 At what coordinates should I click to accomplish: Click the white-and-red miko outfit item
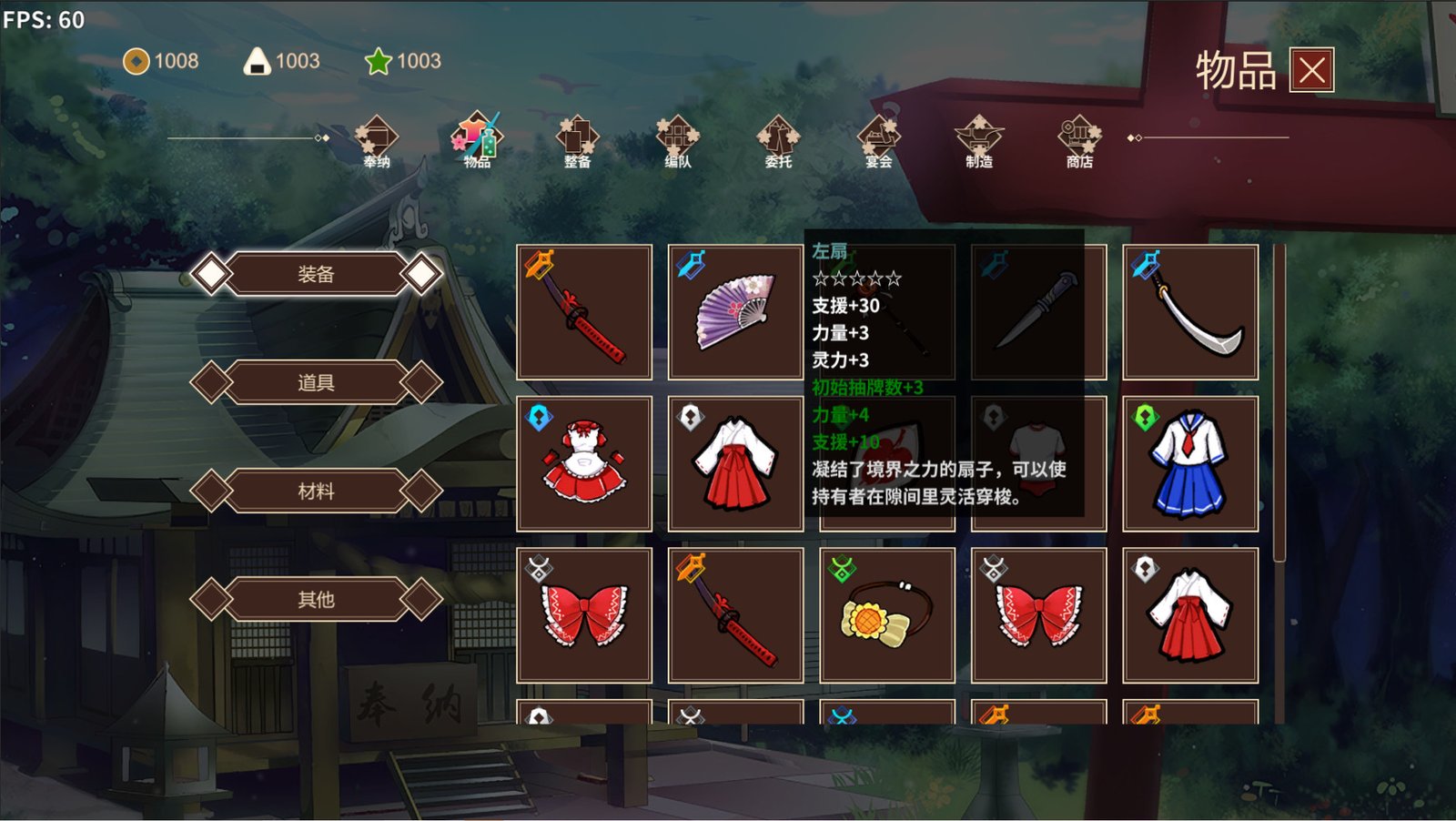click(735, 462)
